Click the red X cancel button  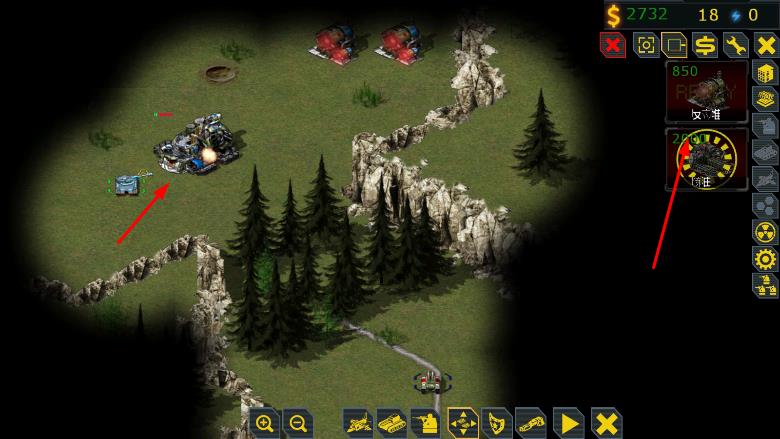612,44
